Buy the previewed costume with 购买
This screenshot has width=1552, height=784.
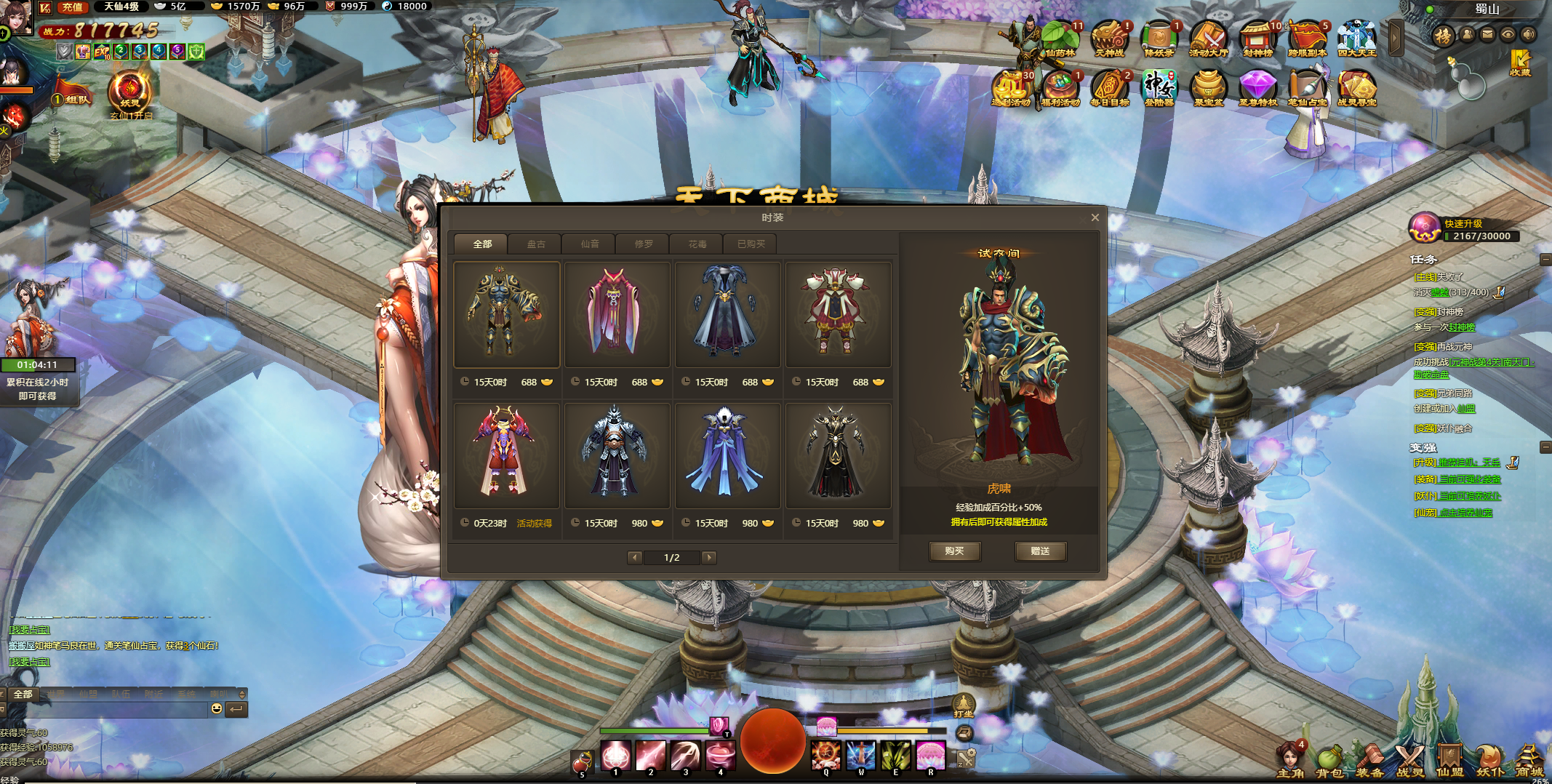pos(954,551)
